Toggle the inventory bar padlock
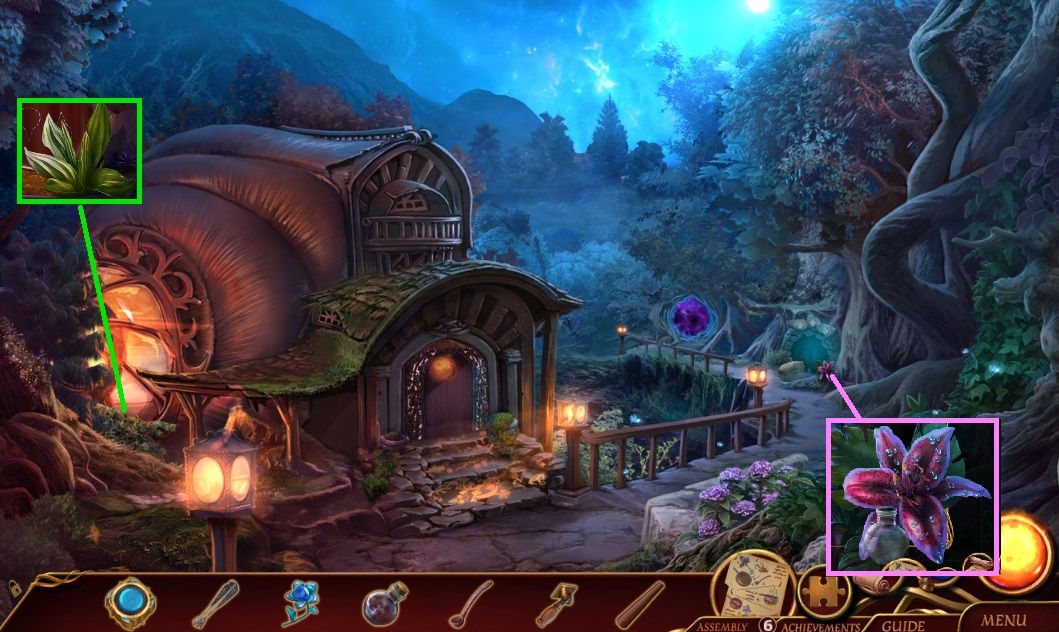Viewport: 1059px width, 632px height. [x=14, y=588]
